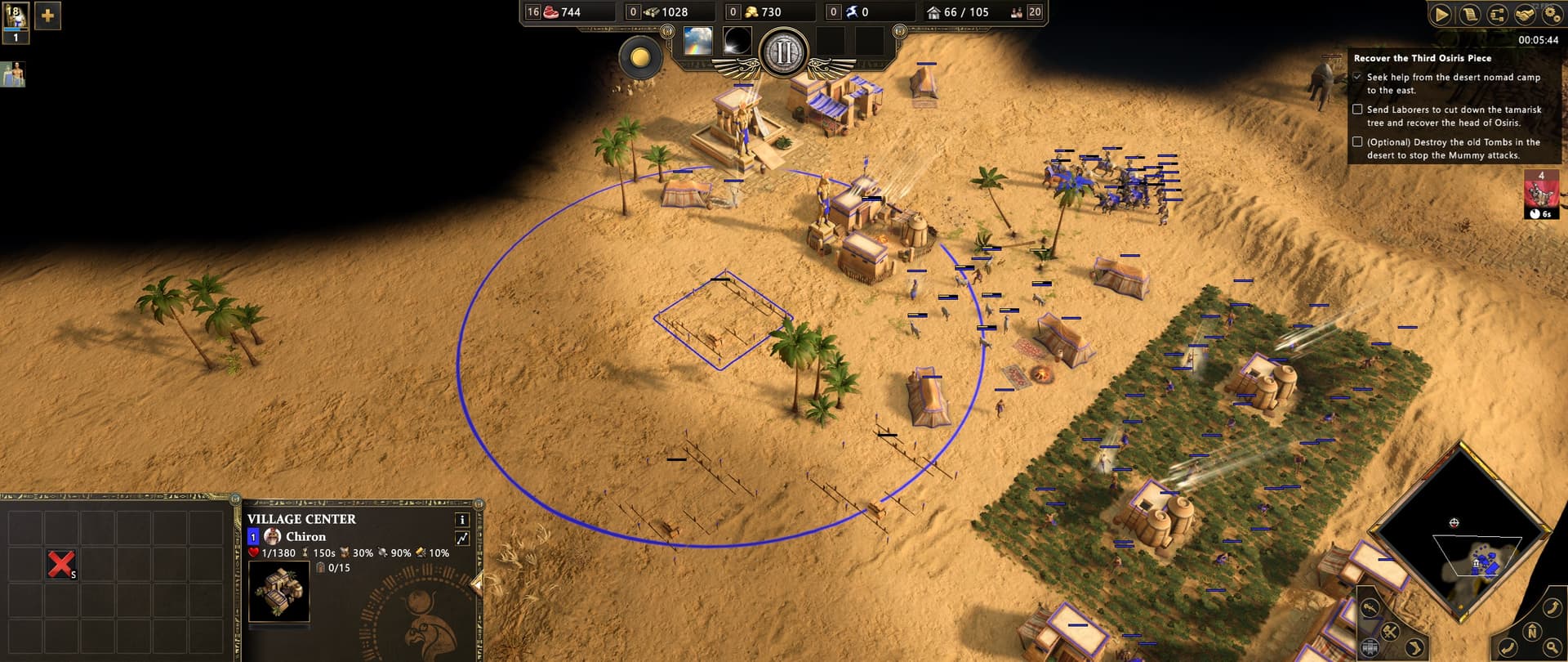Click the golden sun medallion
Viewport: 1568px width, 662px height.
pos(640,57)
